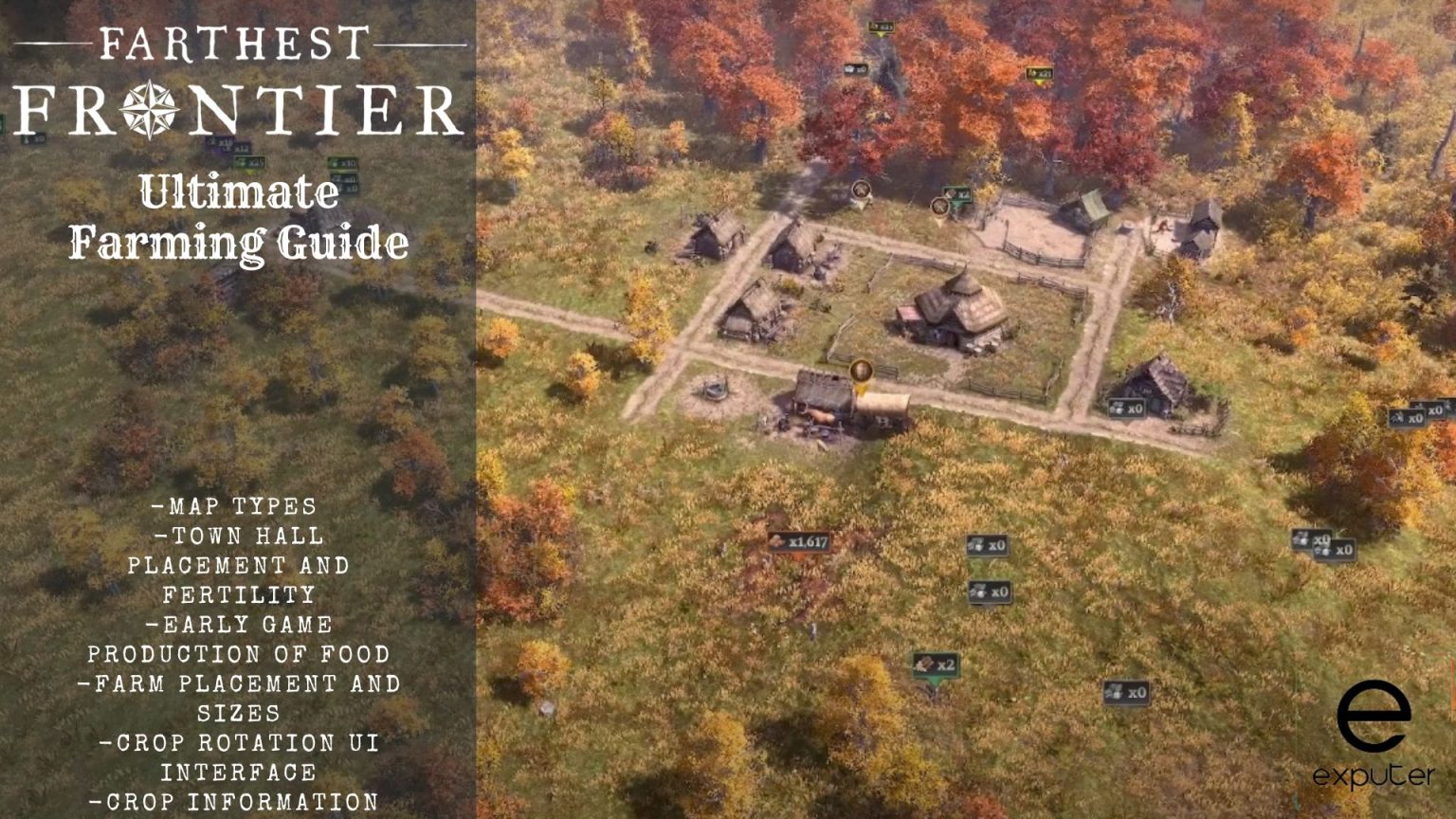
Task: Click the x1,617 resource counter badge
Action: [x=801, y=543]
